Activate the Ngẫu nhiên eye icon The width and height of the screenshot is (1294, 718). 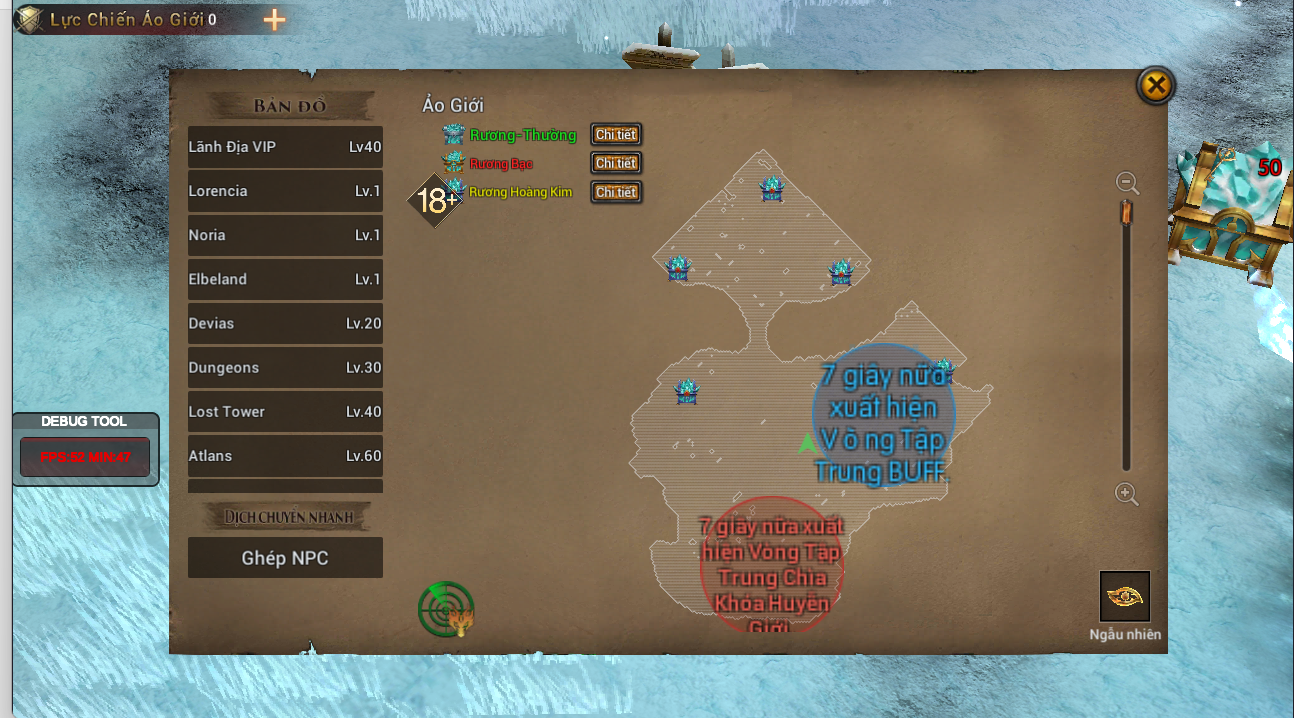[1125, 597]
